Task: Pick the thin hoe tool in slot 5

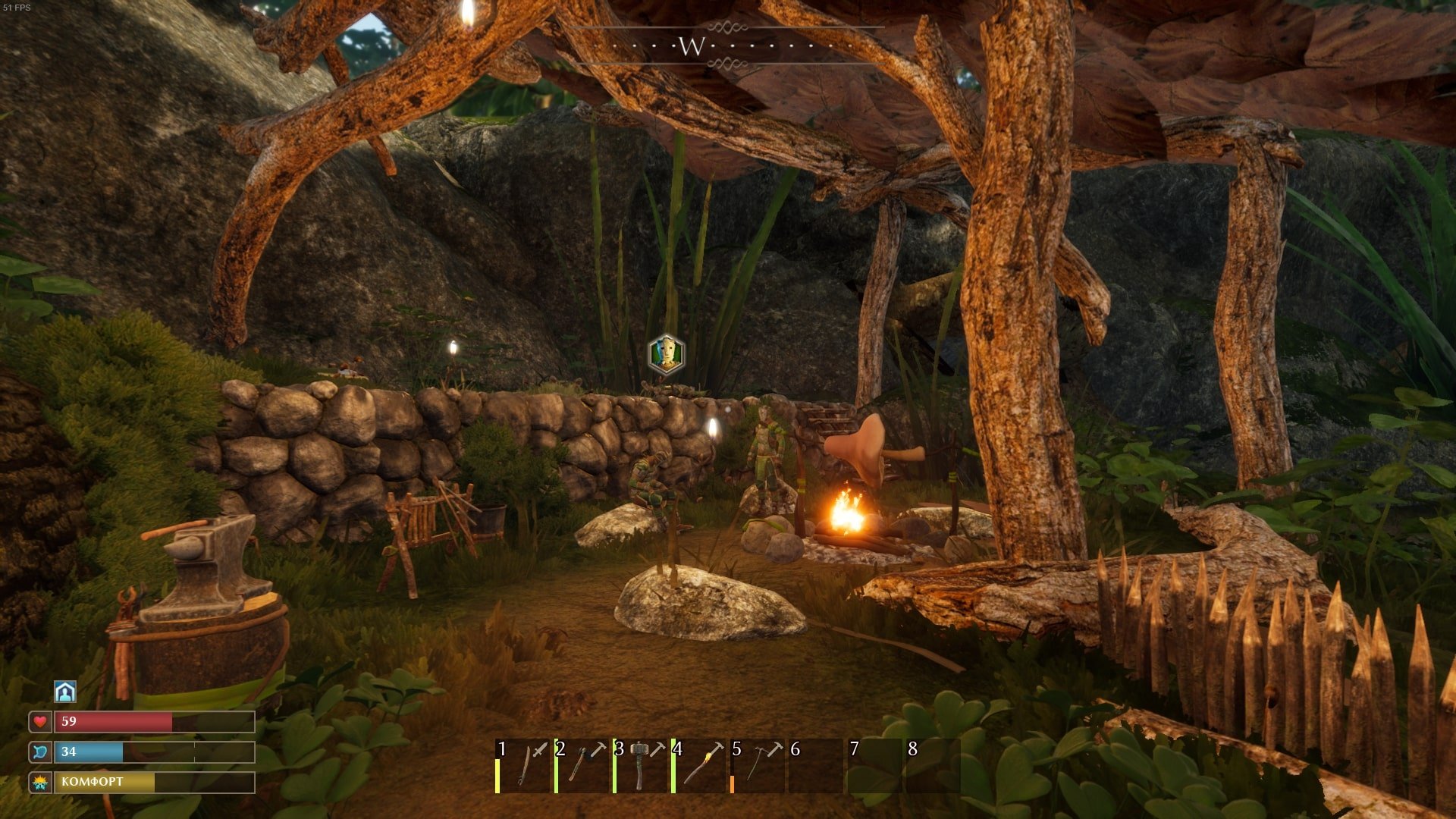Action: pyautogui.click(x=759, y=766)
